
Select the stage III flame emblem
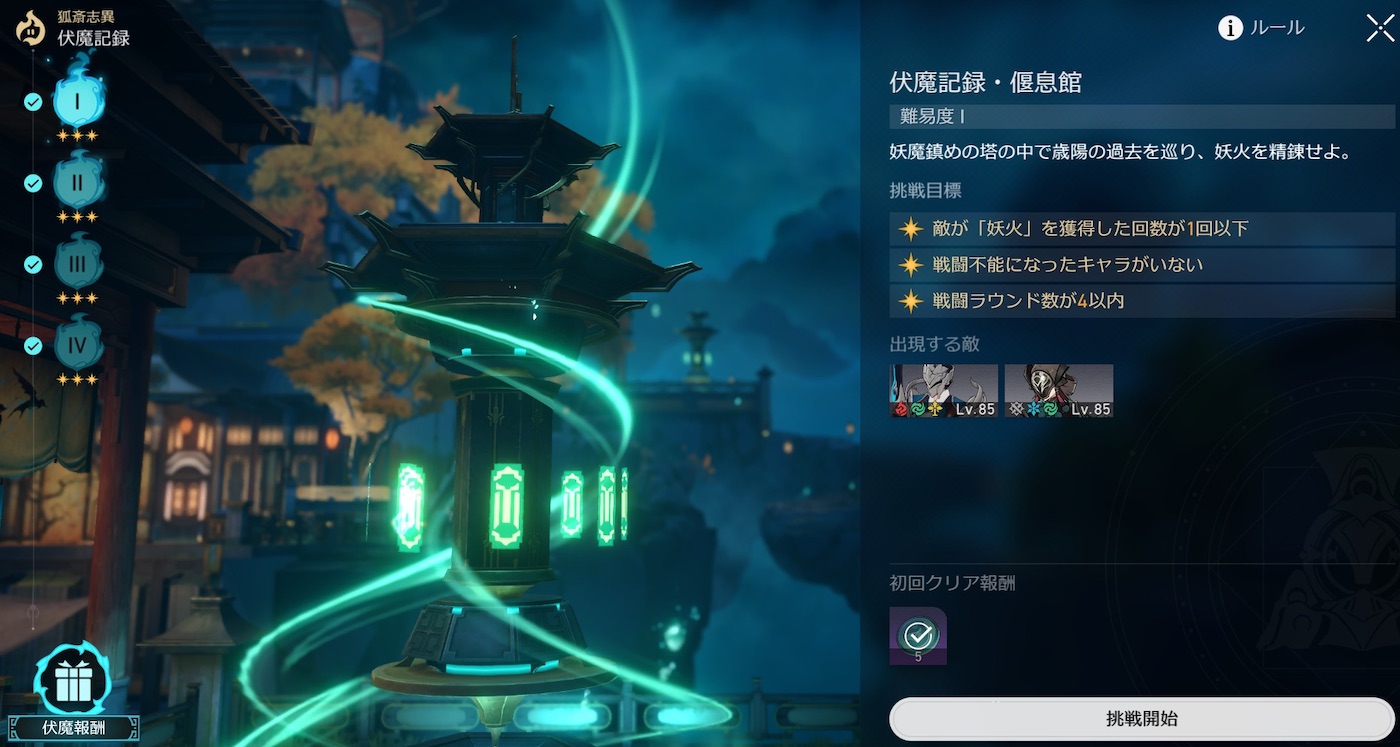80,264
